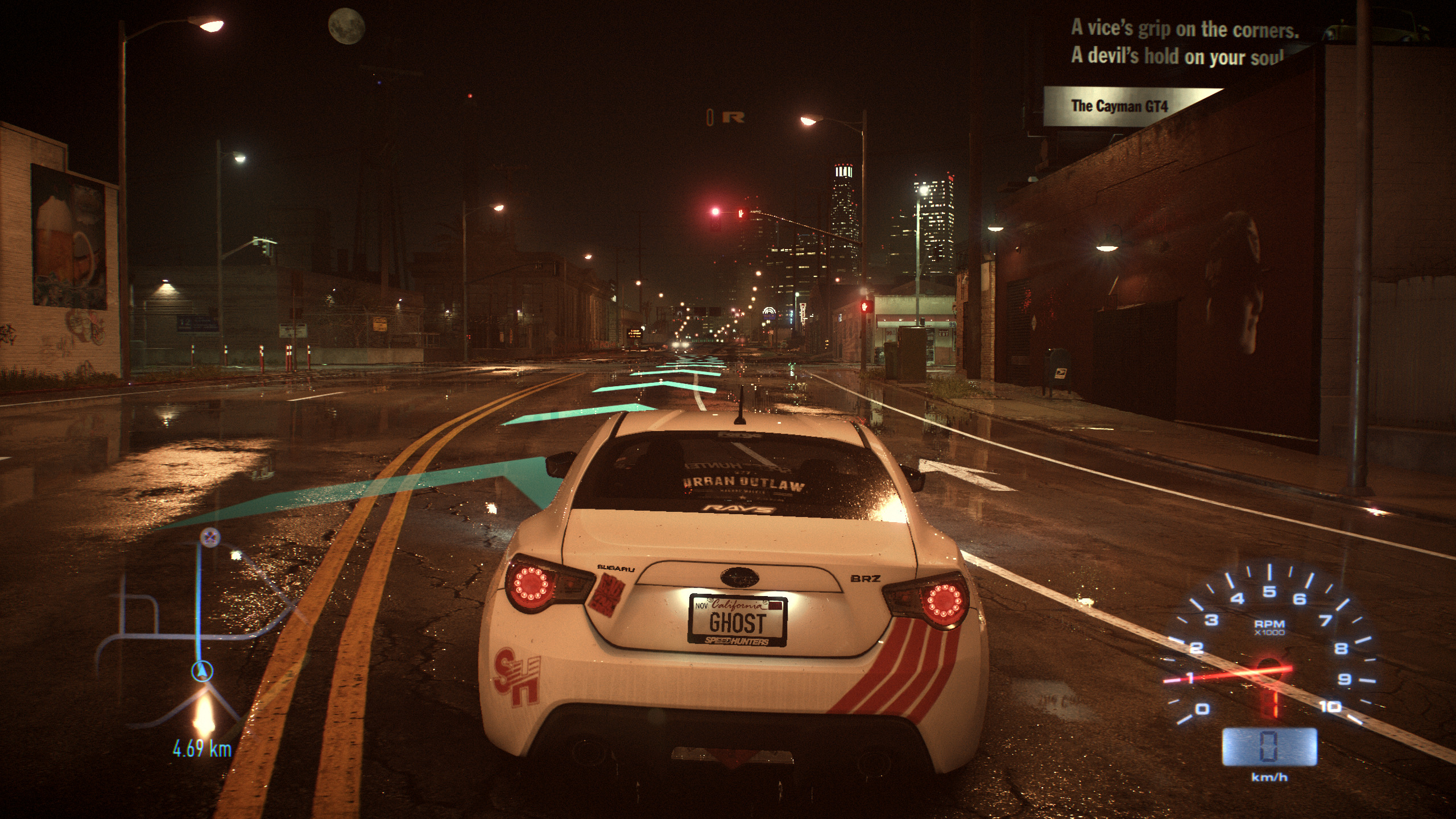Select the round destination marker on minimap
The image size is (1456, 819).
[x=210, y=536]
